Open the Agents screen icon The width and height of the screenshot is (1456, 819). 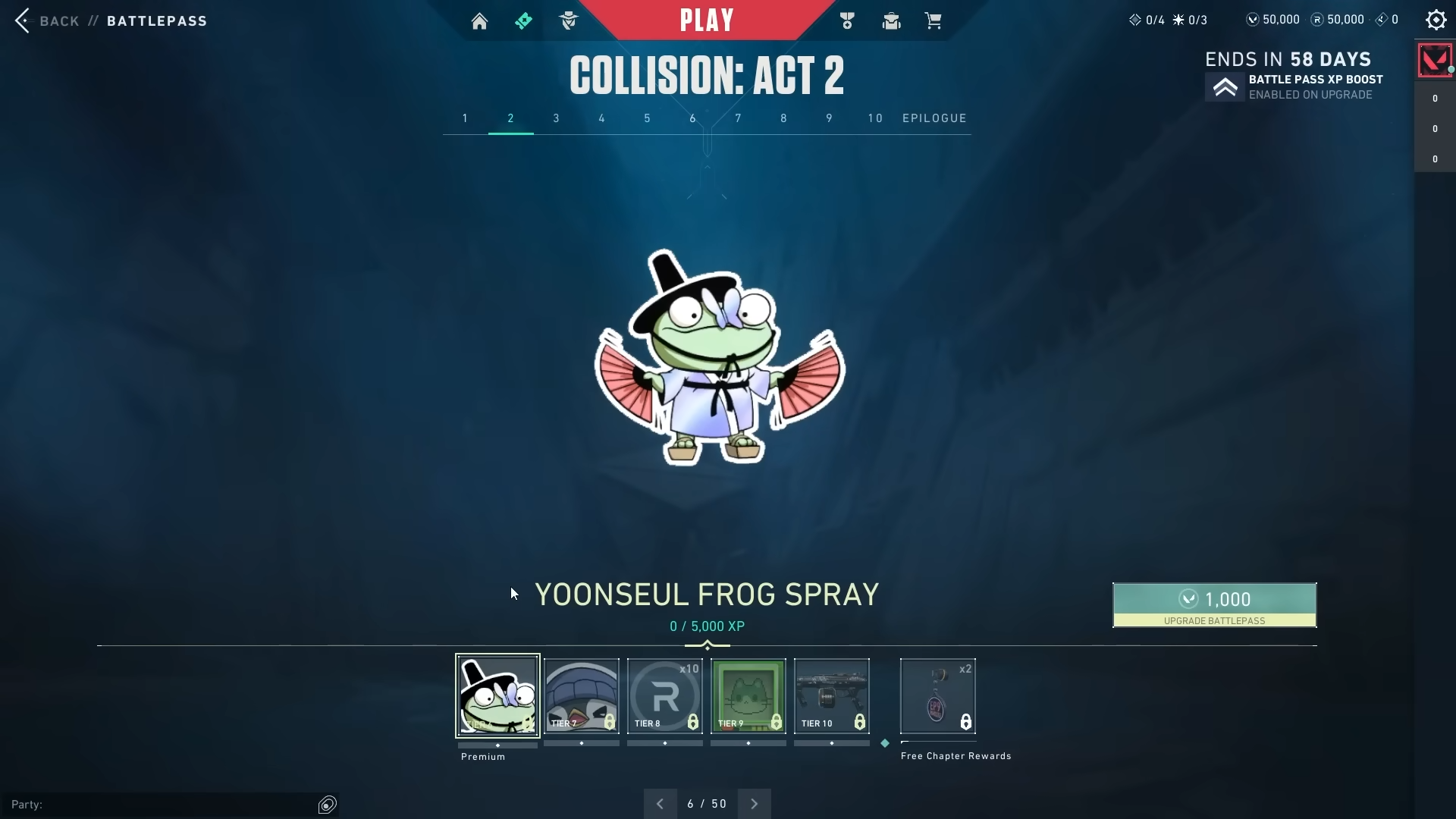(568, 20)
